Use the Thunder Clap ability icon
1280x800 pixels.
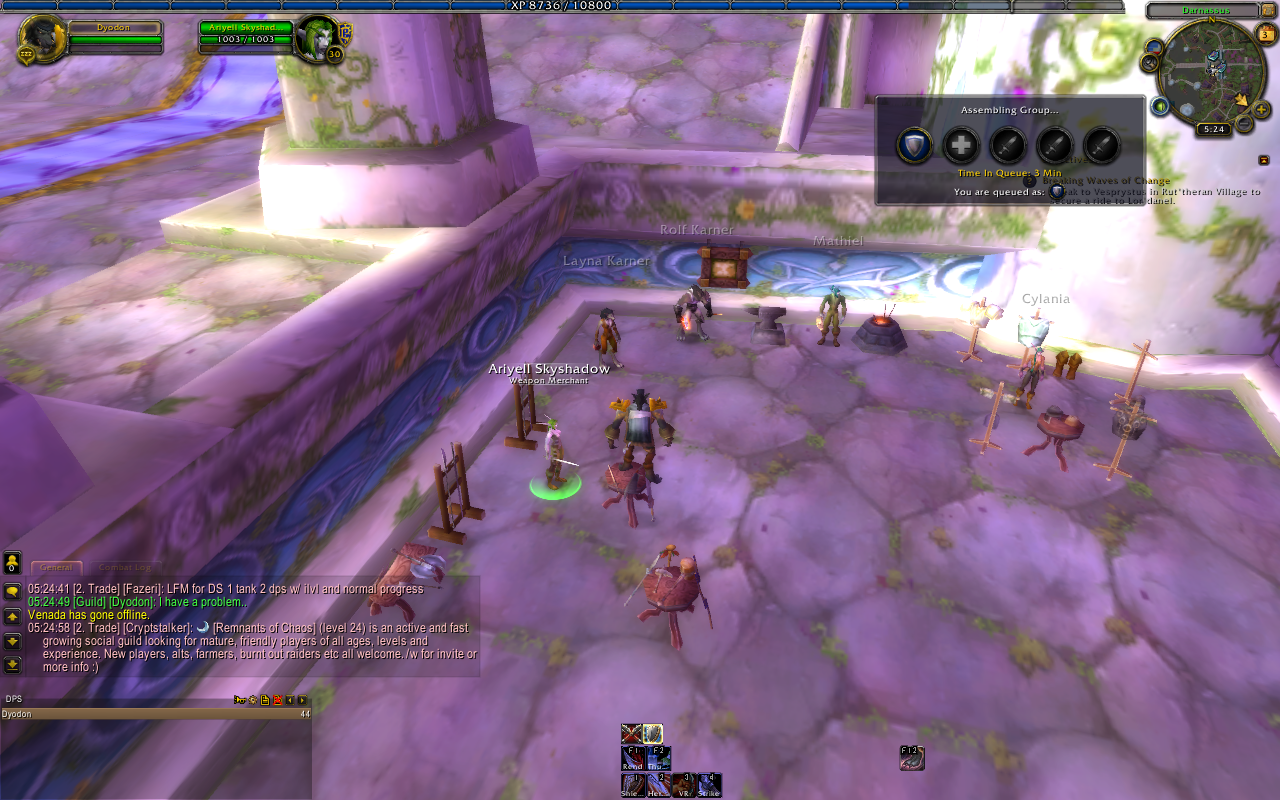pos(658,758)
